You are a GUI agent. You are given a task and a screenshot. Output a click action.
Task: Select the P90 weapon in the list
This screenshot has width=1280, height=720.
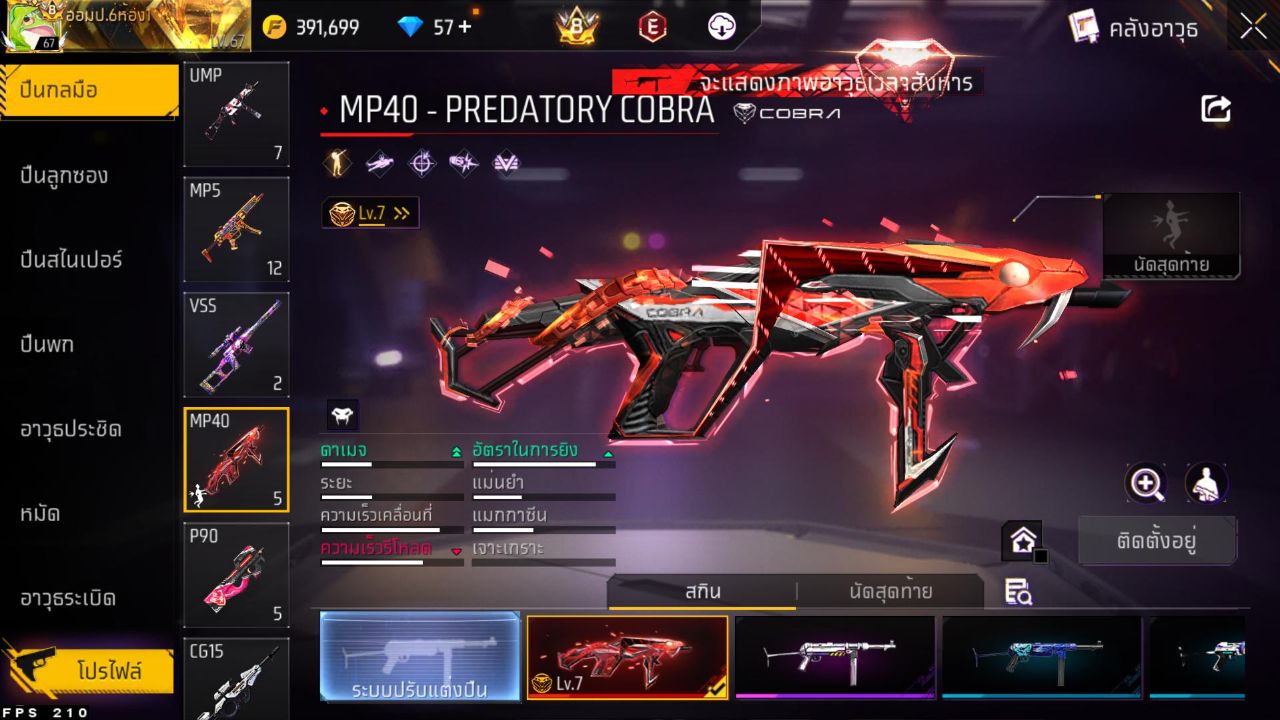236,575
